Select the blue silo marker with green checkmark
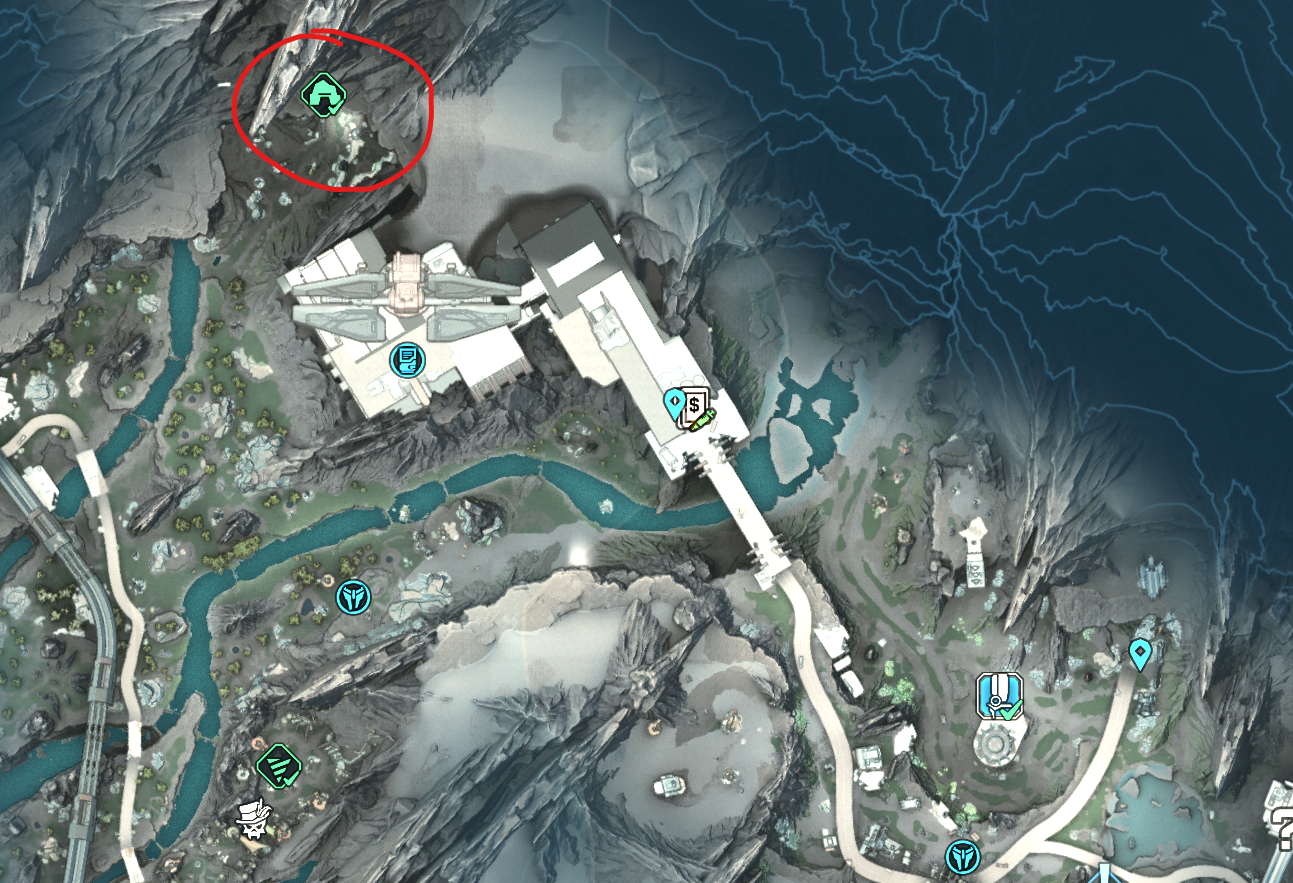 [998, 696]
